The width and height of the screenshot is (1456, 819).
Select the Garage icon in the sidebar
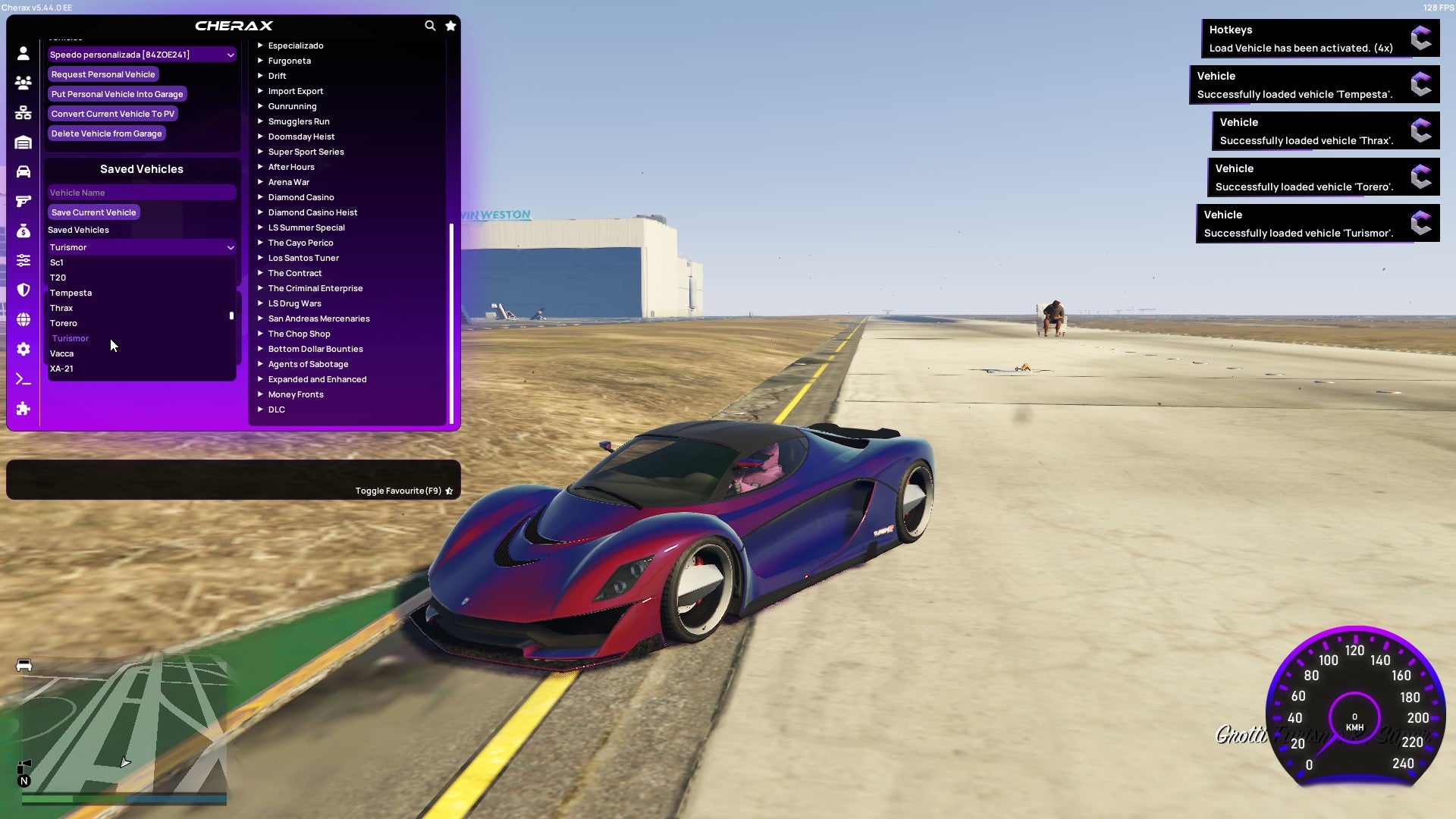(23, 141)
